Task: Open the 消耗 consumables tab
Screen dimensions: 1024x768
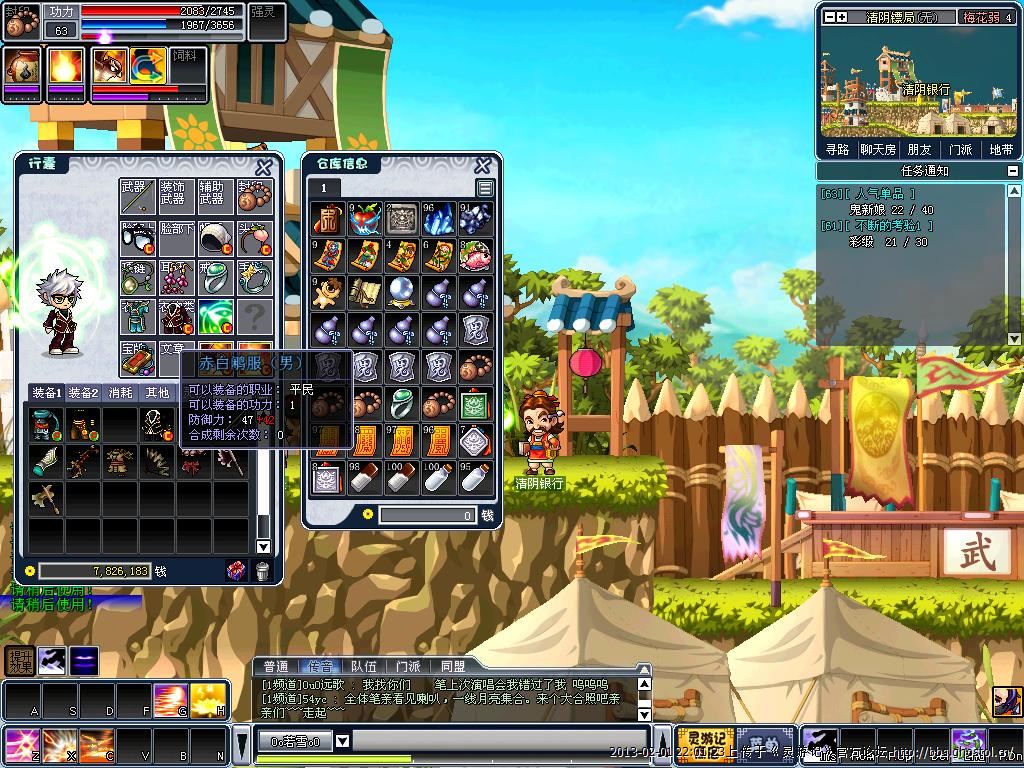Action: point(121,393)
